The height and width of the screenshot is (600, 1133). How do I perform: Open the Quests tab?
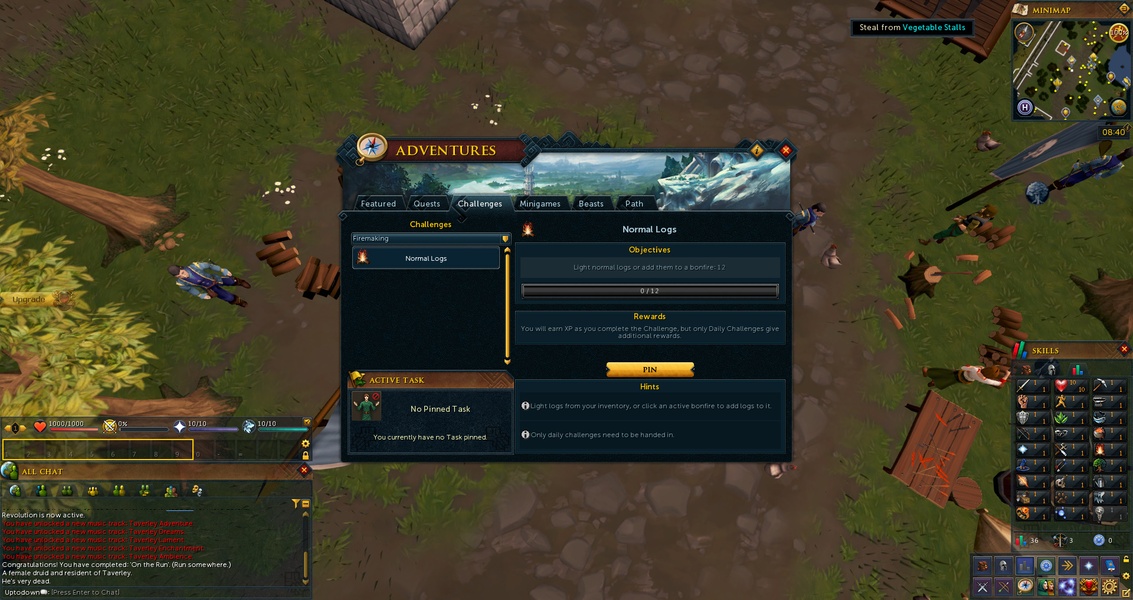click(427, 203)
